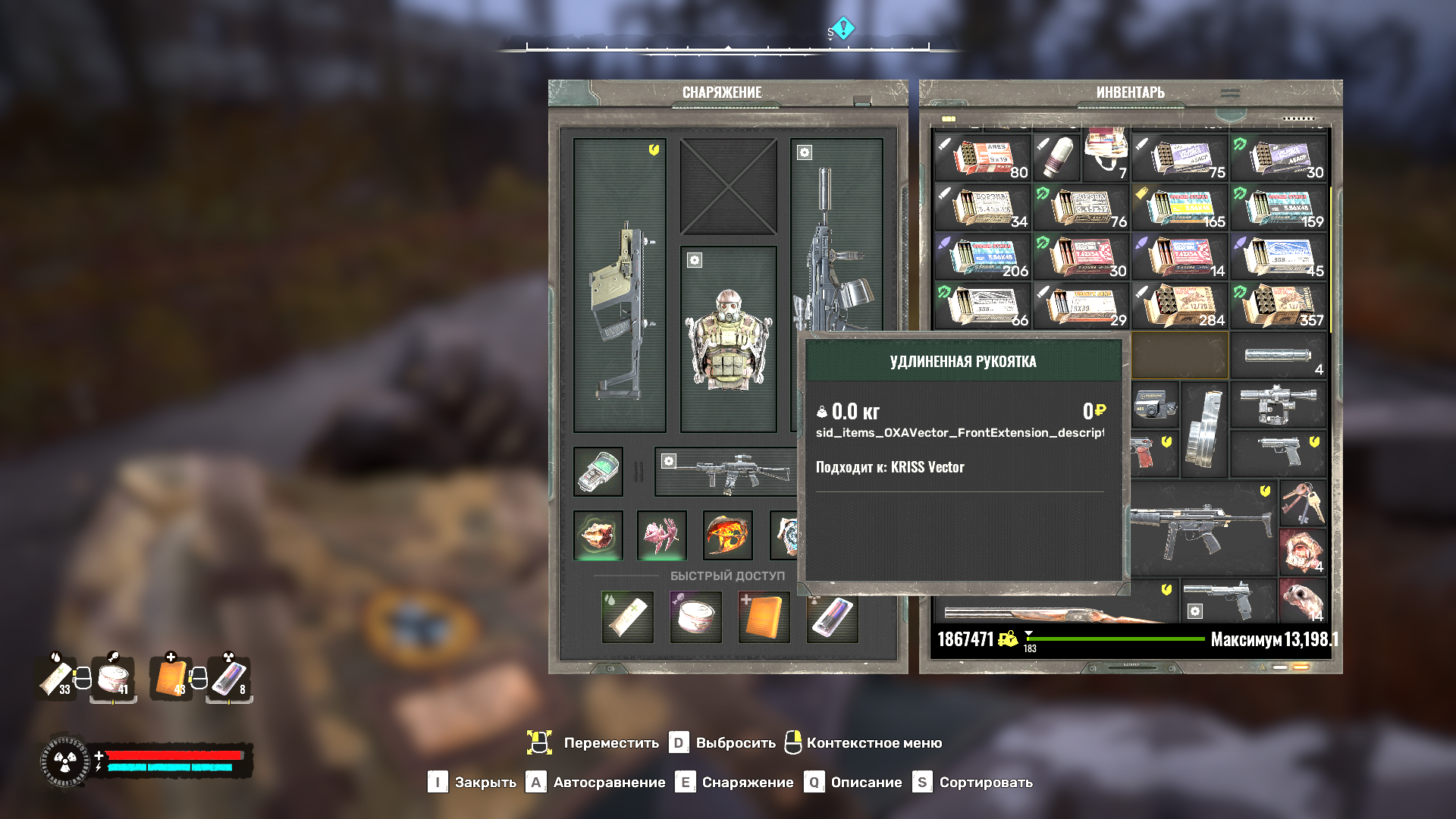Select the bandage quick access slot

coord(627,617)
